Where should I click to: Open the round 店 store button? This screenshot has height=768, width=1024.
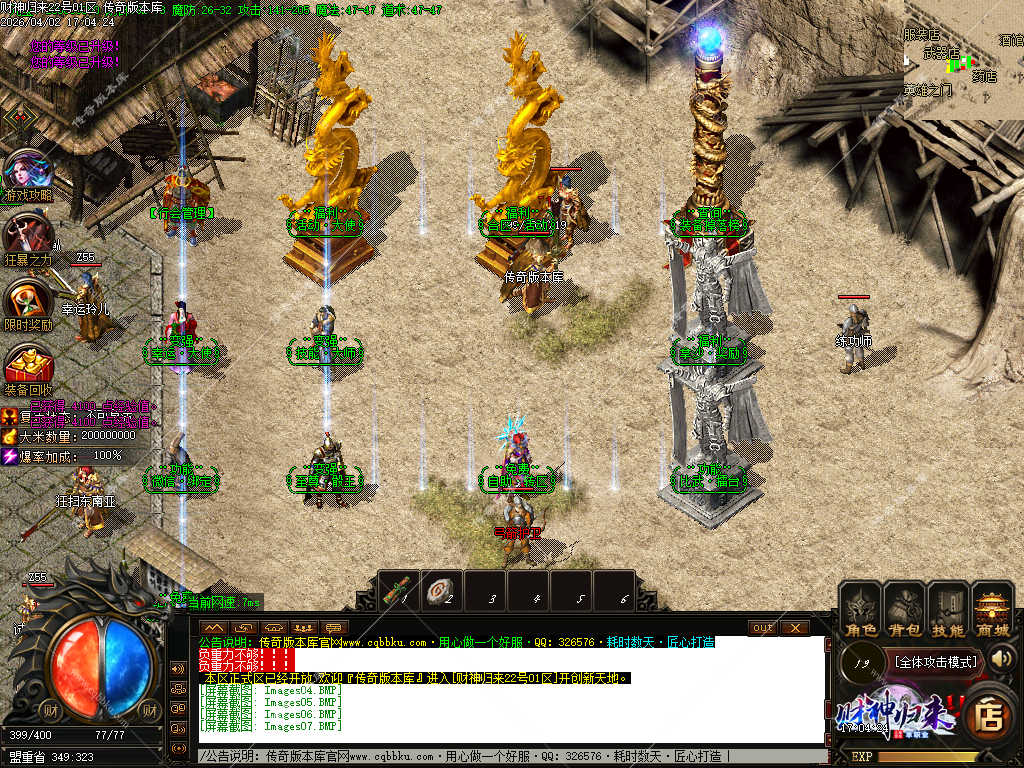[989, 714]
